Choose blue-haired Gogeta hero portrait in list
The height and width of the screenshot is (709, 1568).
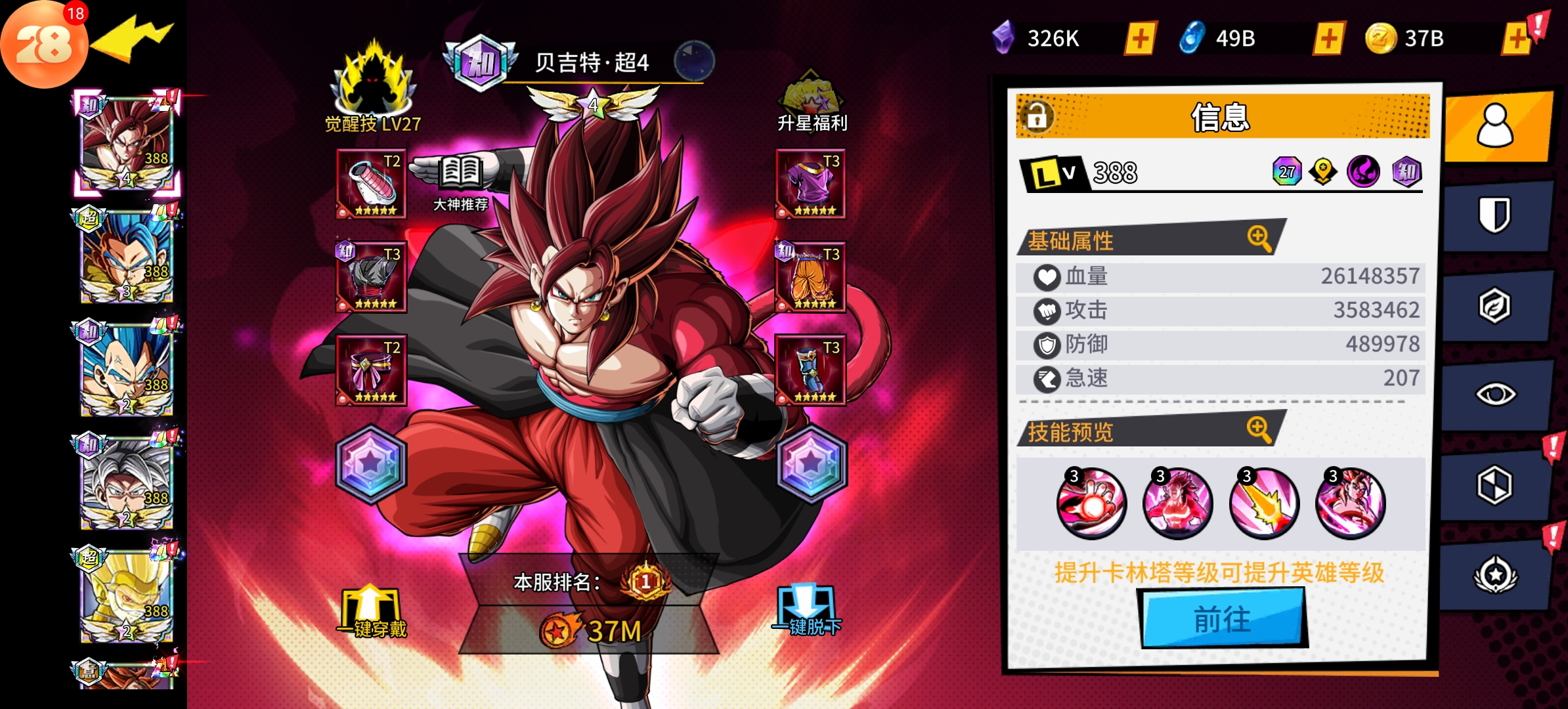126,257
